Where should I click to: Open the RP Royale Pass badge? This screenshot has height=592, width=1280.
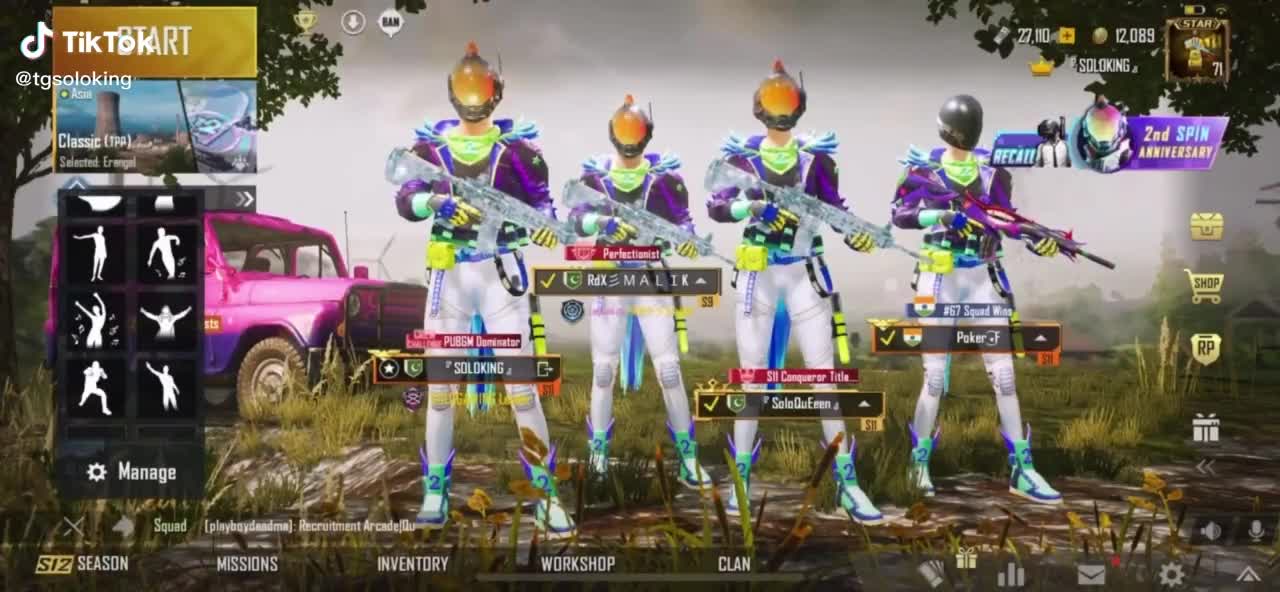(1205, 348)
